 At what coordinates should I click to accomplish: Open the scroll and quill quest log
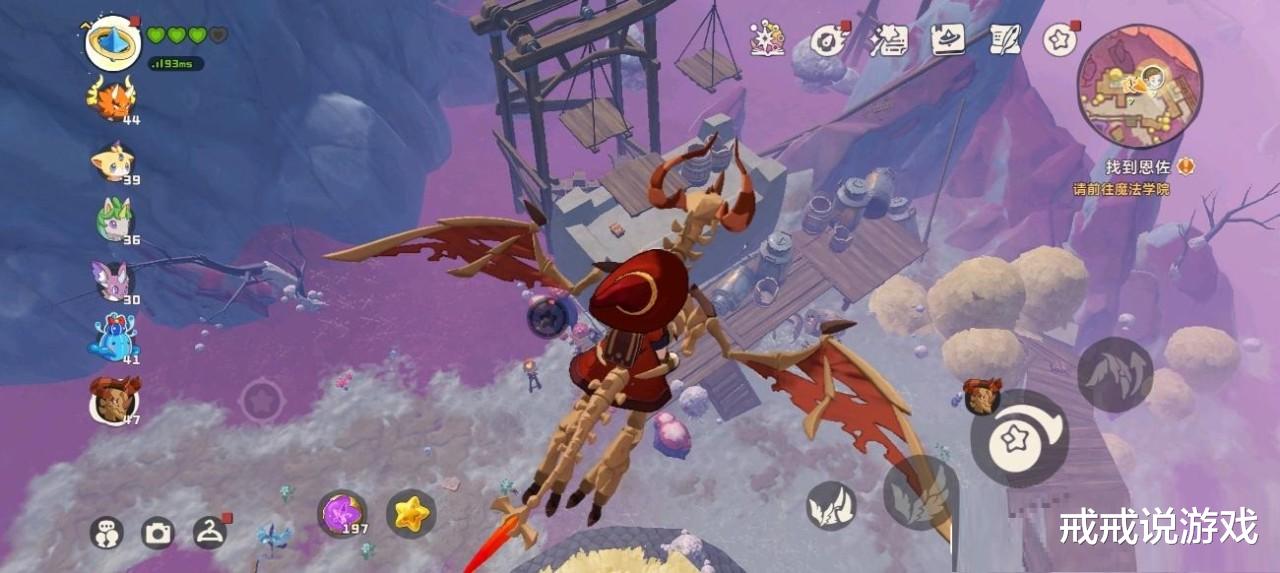coord(1004,39)
